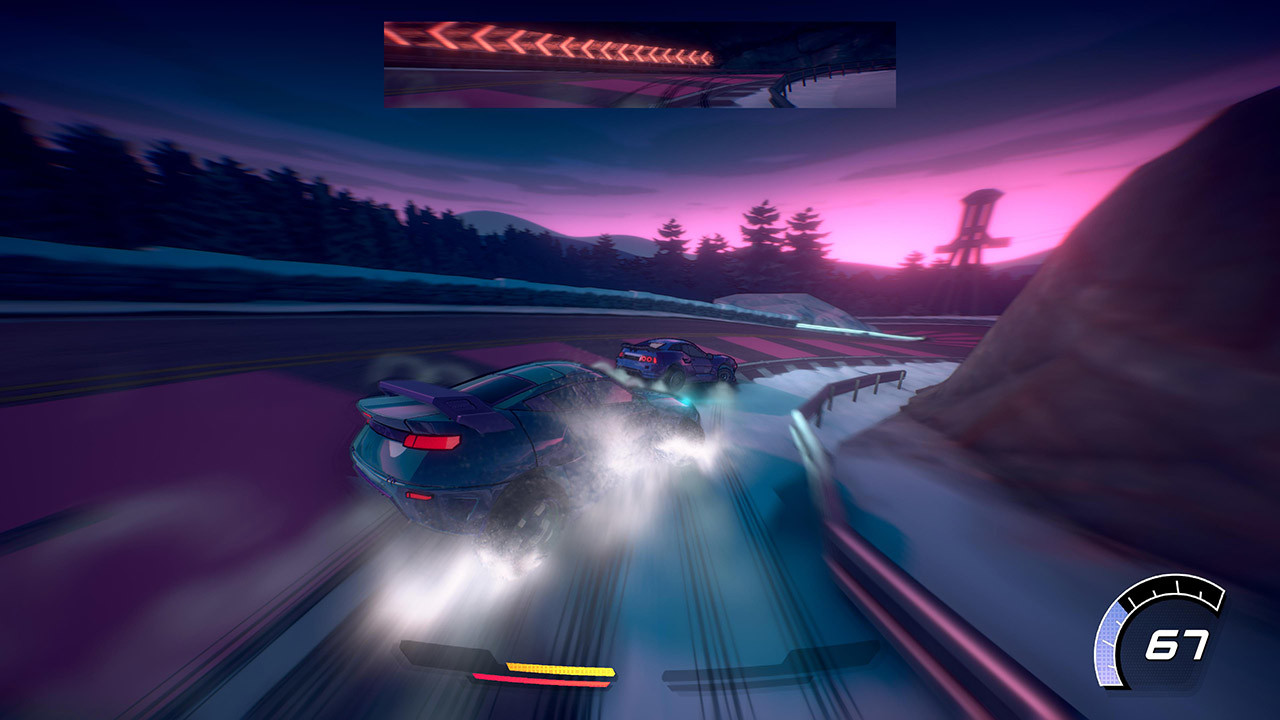Viewport: 1280px width, 720px height.
Task: Click the speedometer showing 67
Action: pyautogui.click(x=1180, y=645)
